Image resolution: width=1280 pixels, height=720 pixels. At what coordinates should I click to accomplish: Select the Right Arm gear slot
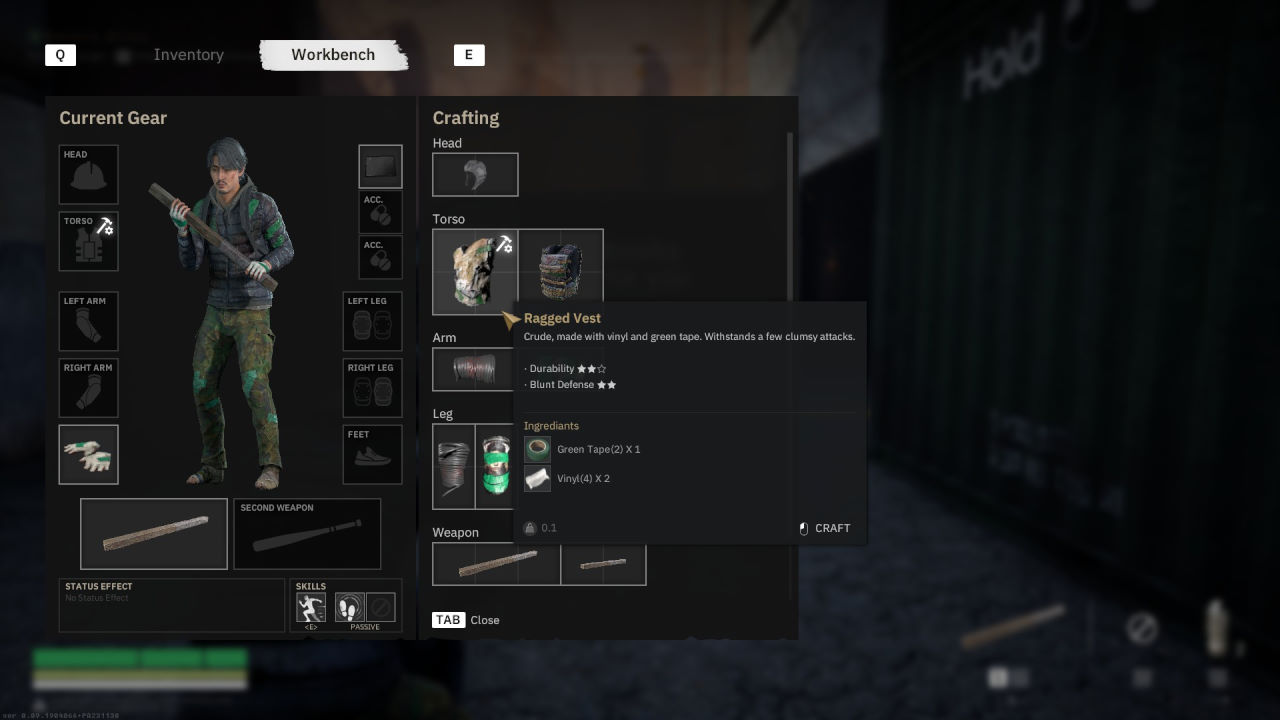click(x=88, y=388)
